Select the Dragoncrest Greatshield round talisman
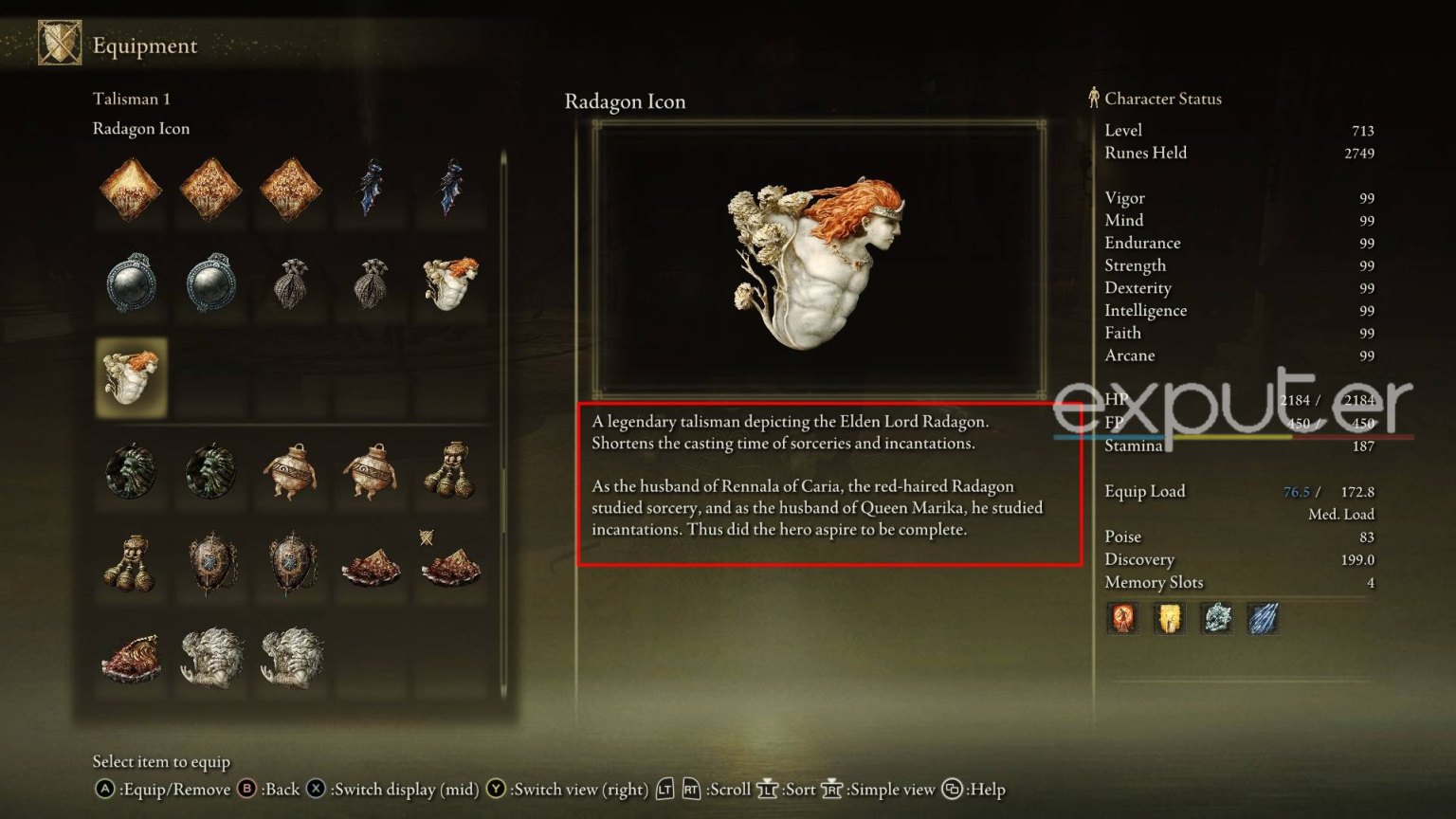 (x=130, y=282)
